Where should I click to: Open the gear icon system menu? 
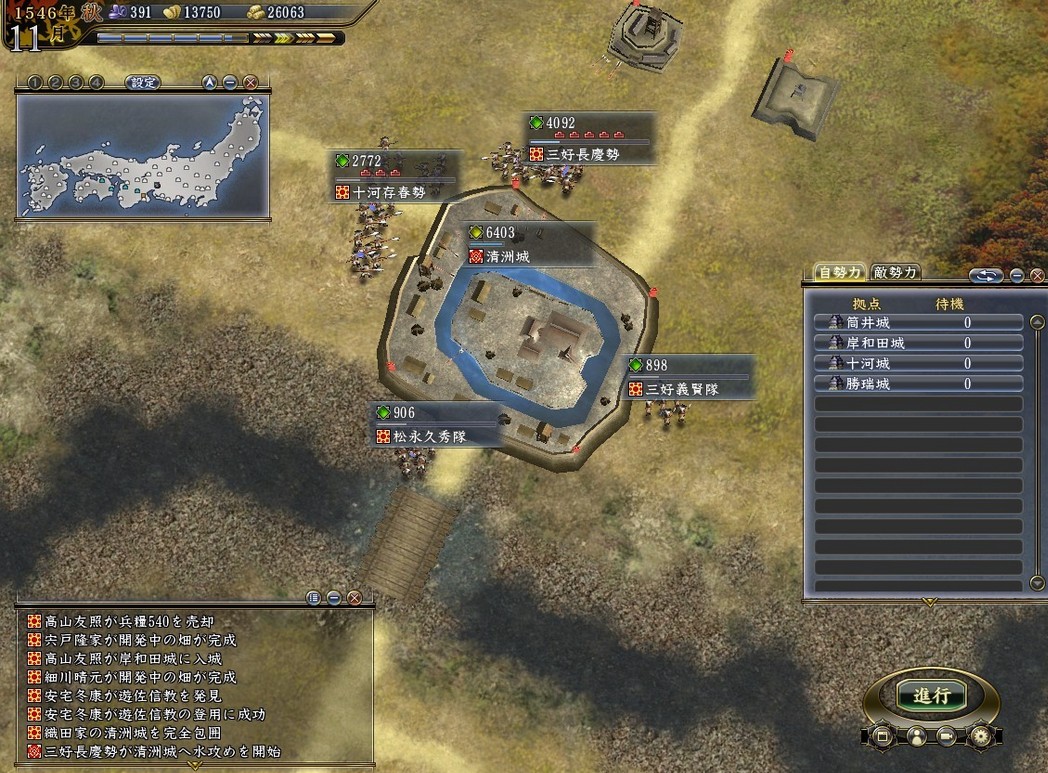[x=979, y=737]
